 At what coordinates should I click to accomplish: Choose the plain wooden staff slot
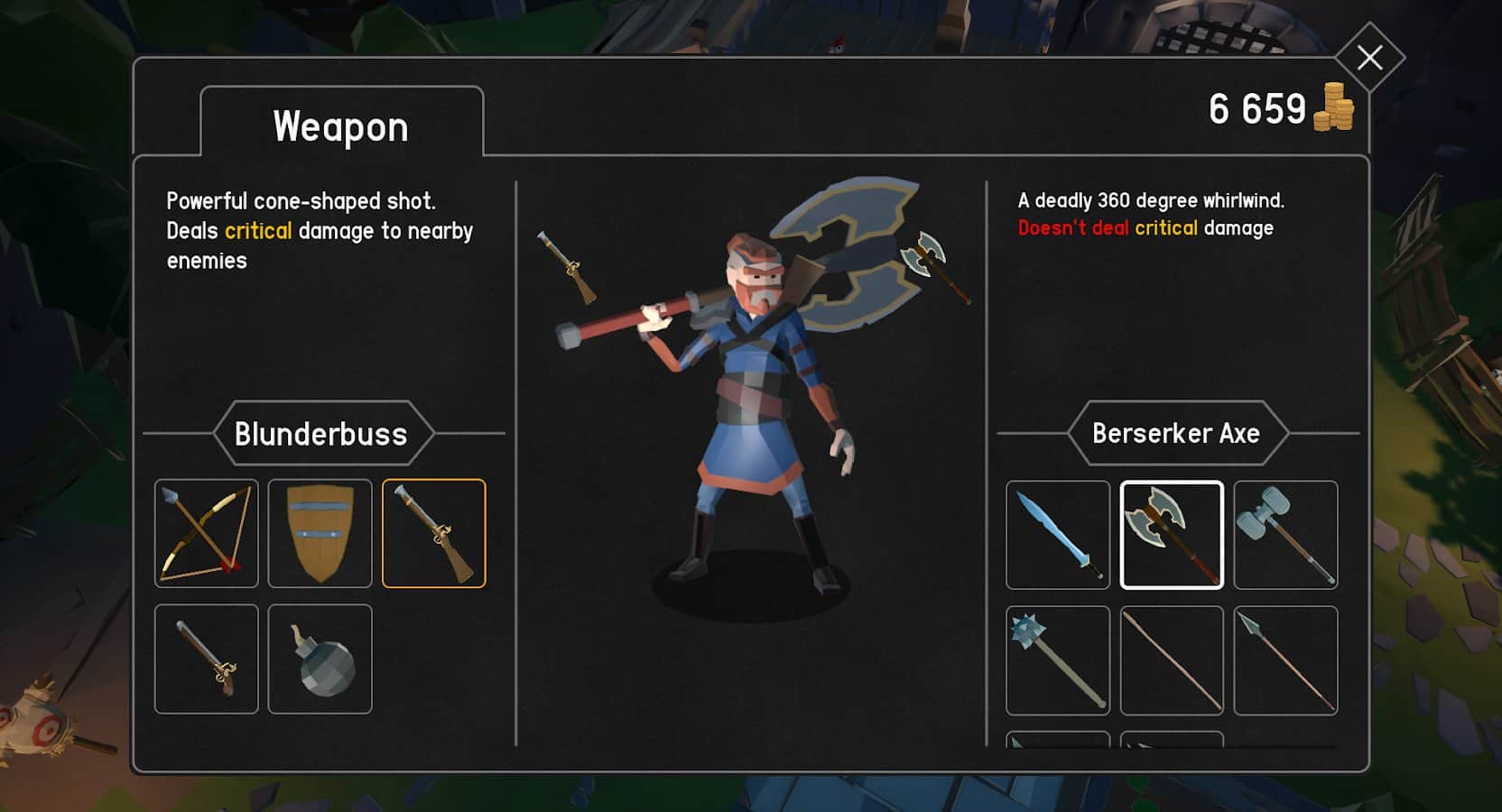(1172, 660)
